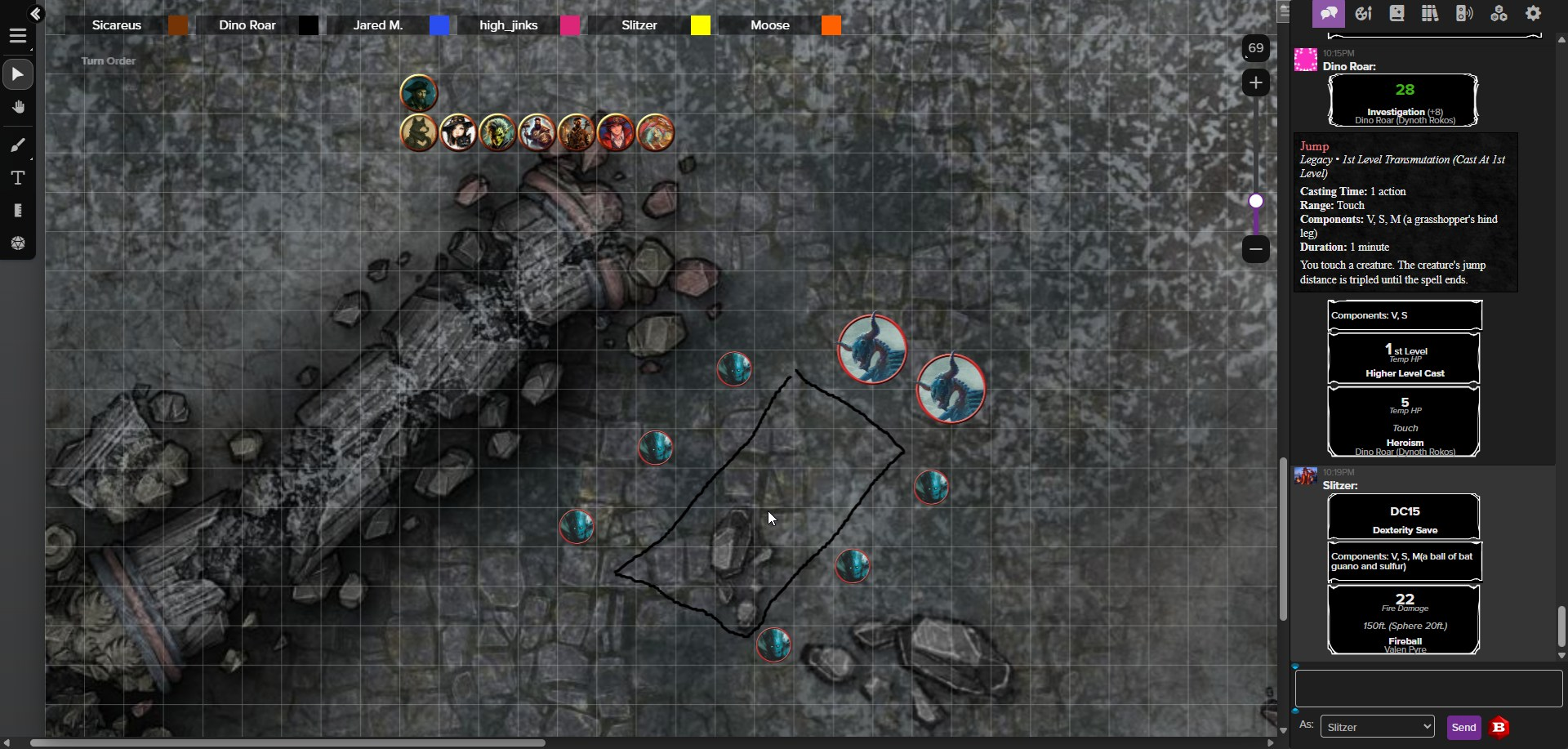Click the chat message input box

1428,689
